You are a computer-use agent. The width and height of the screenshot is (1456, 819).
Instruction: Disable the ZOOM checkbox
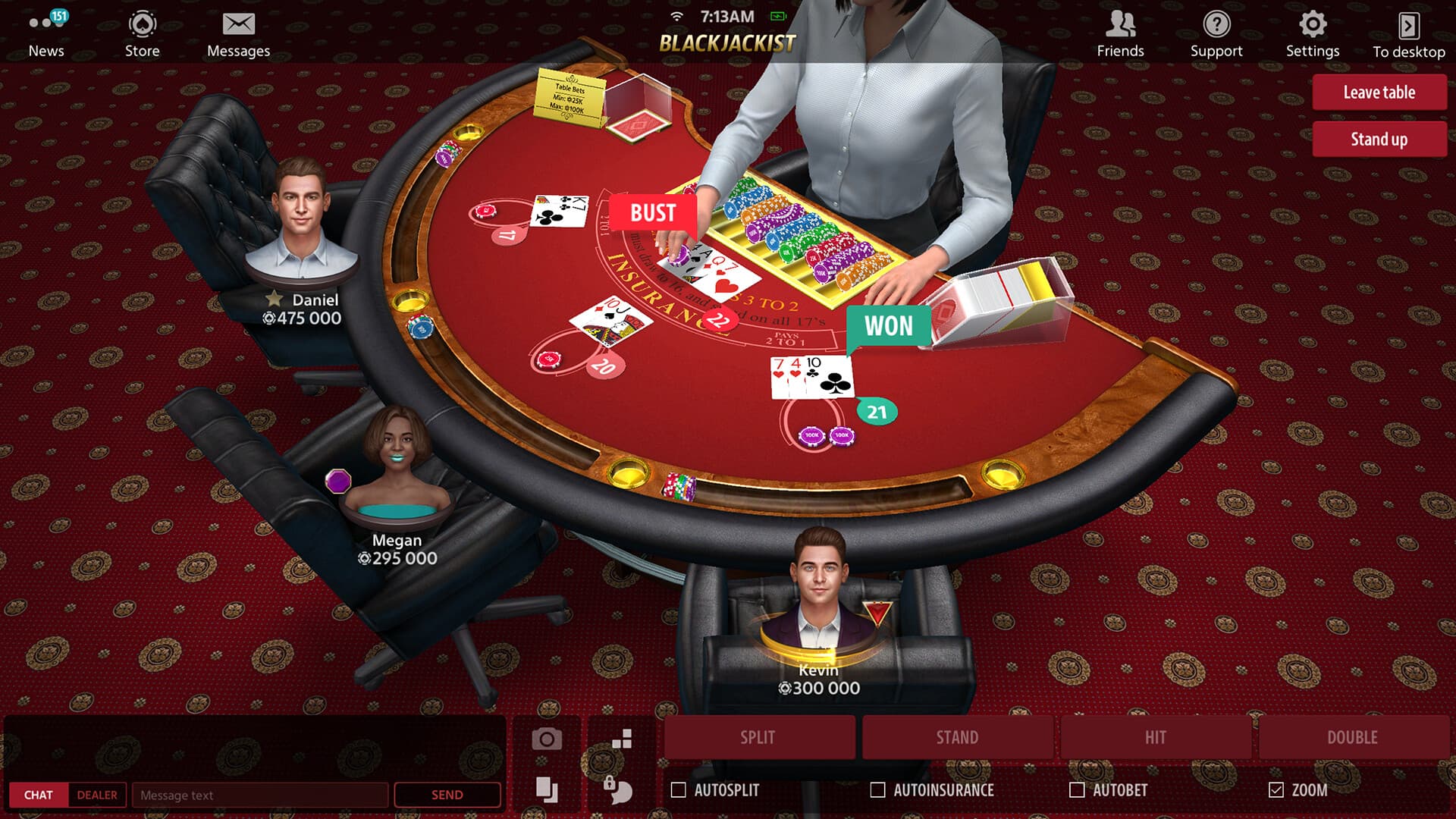(1277, 789)
